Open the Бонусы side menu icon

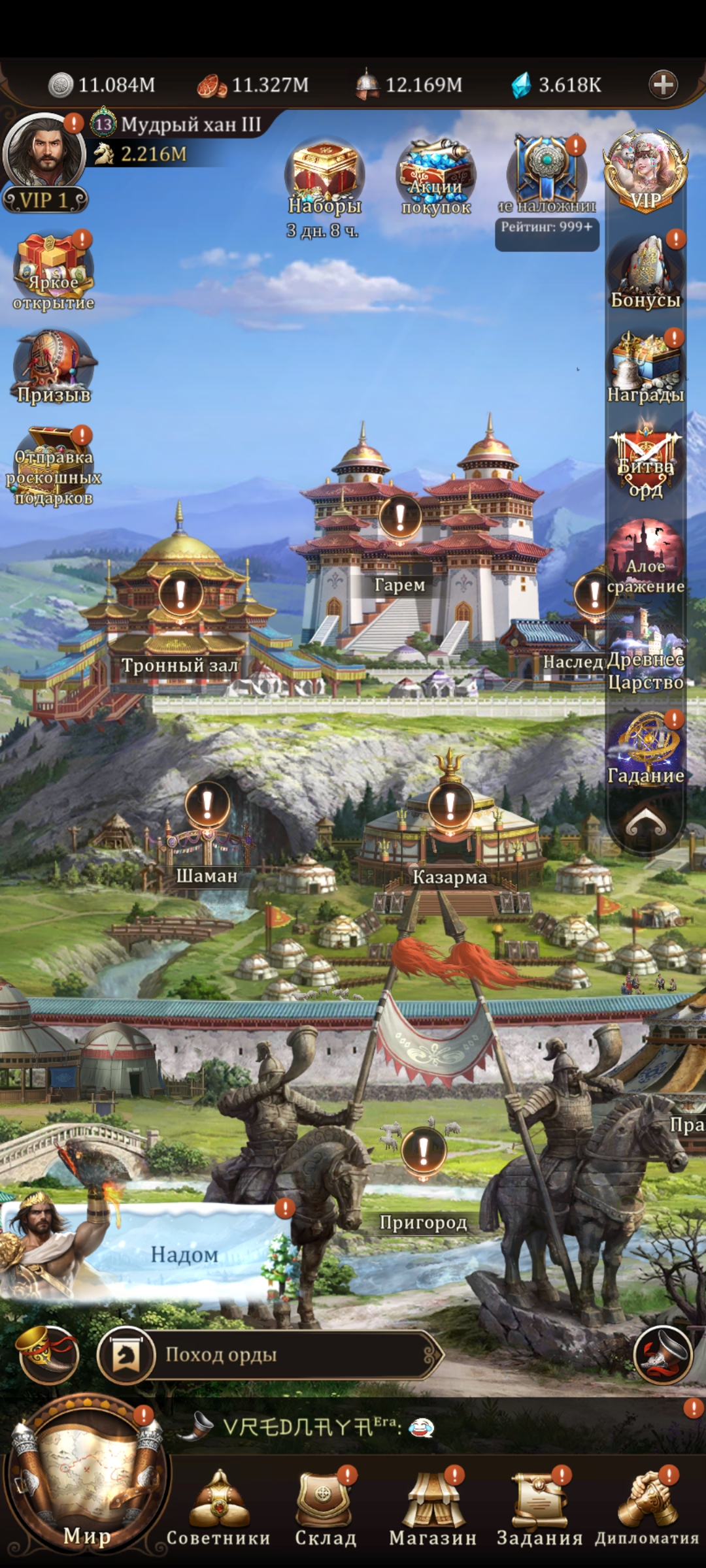[x=645, y=271]
